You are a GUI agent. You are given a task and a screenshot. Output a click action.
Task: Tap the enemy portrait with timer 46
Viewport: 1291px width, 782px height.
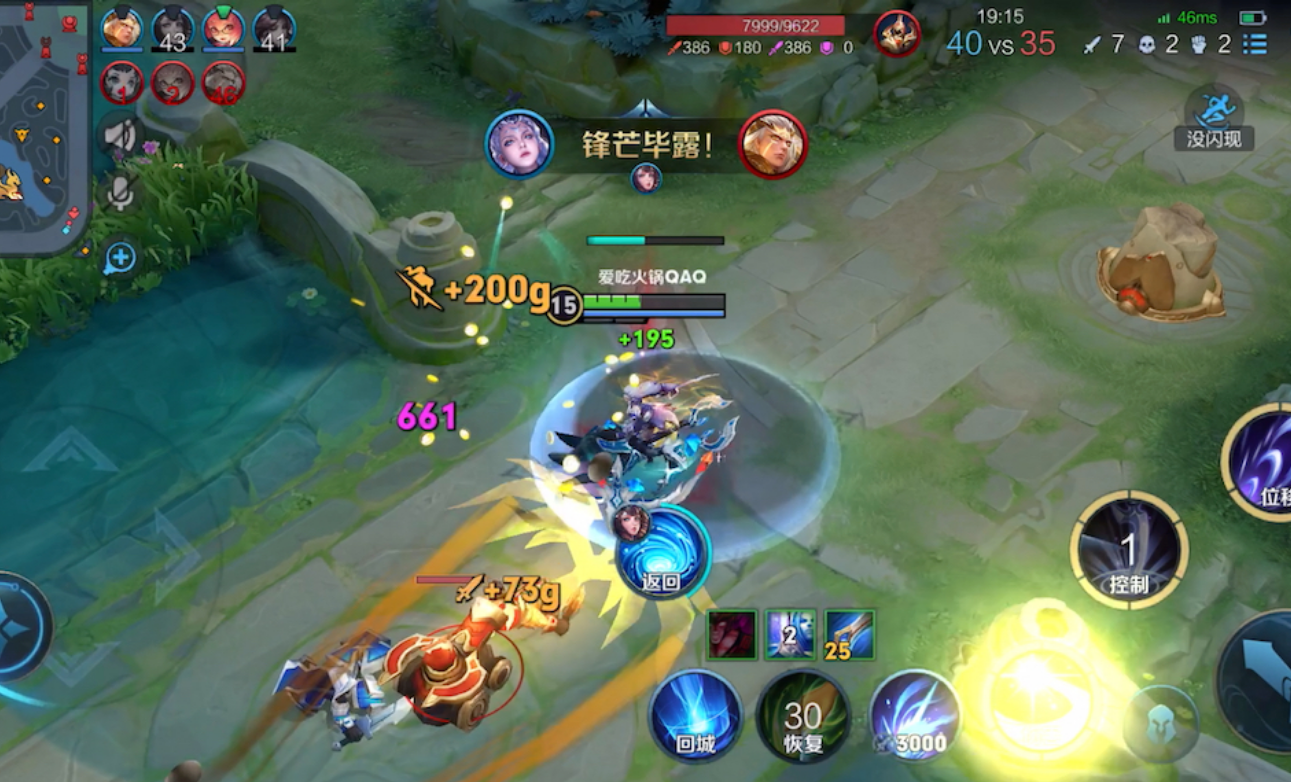click(x=223, y=83)
